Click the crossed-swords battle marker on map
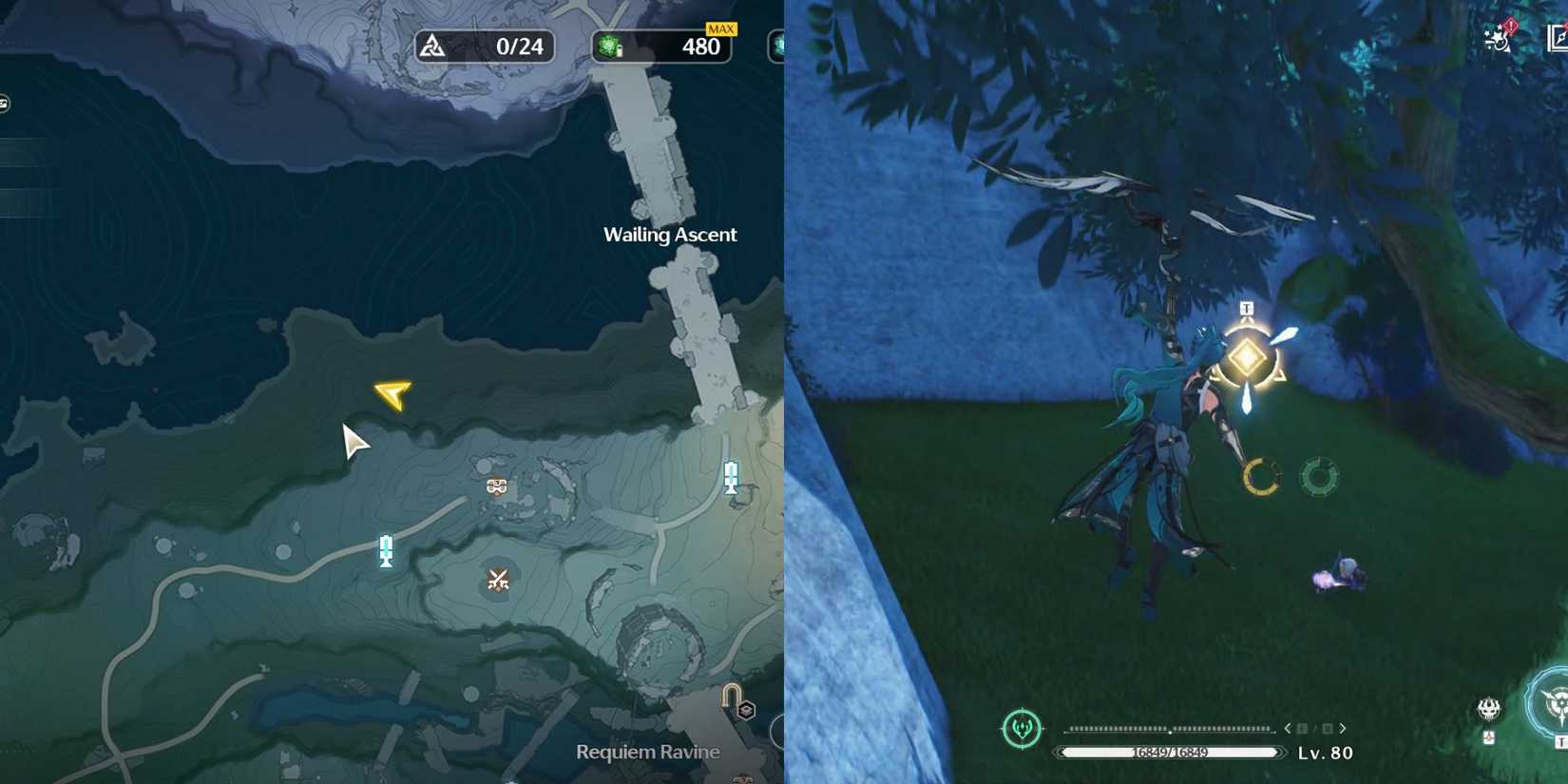The height and width of the screenshot is (784, 1568). click(x=497, y=581)
